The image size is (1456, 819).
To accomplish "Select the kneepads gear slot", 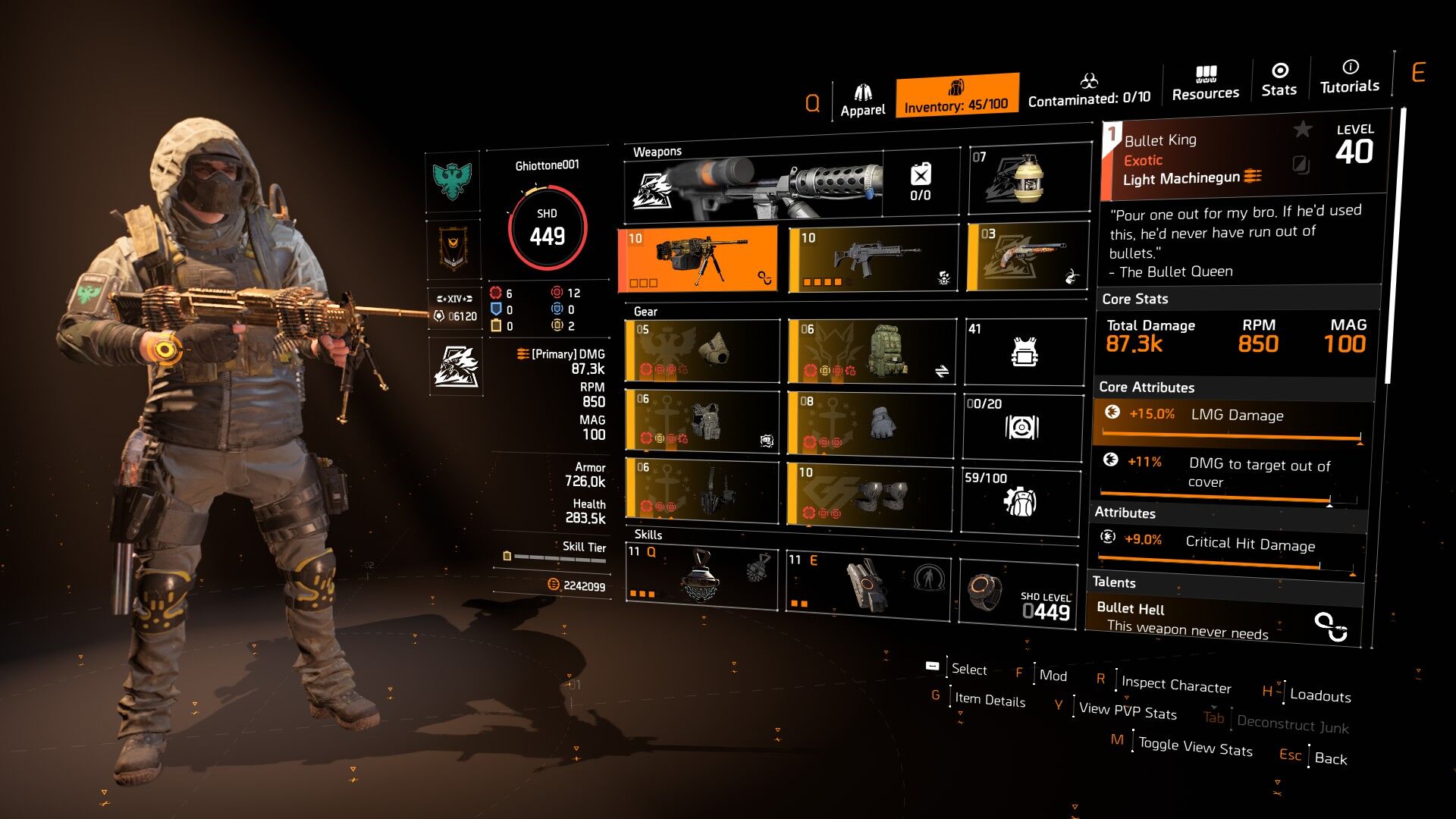I will tap(870, 495).
